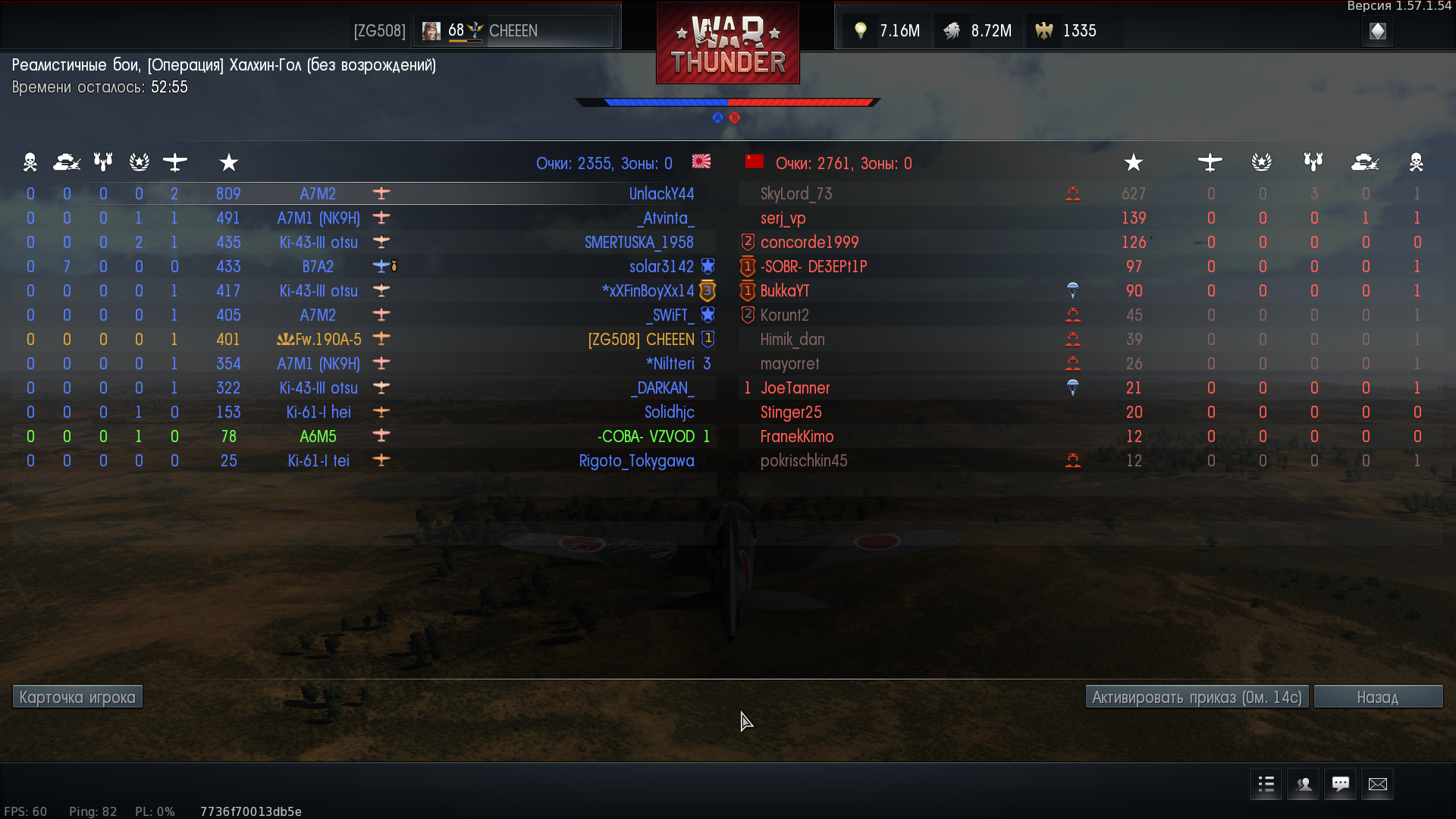Open the contacts person icon
The image size is (1456, 819).
click(x=1304, y=784)
